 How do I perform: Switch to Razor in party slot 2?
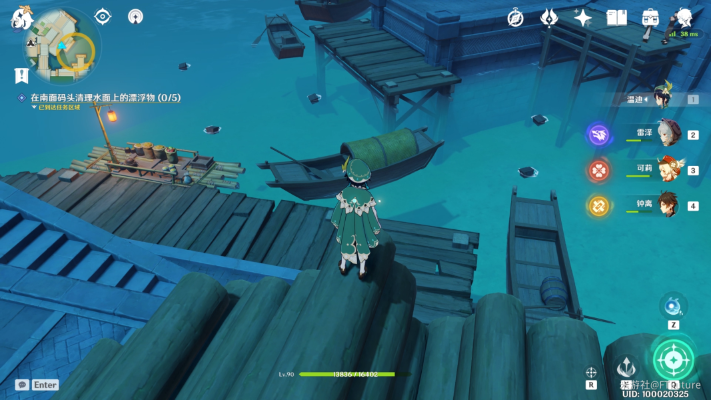coord(667,133)
